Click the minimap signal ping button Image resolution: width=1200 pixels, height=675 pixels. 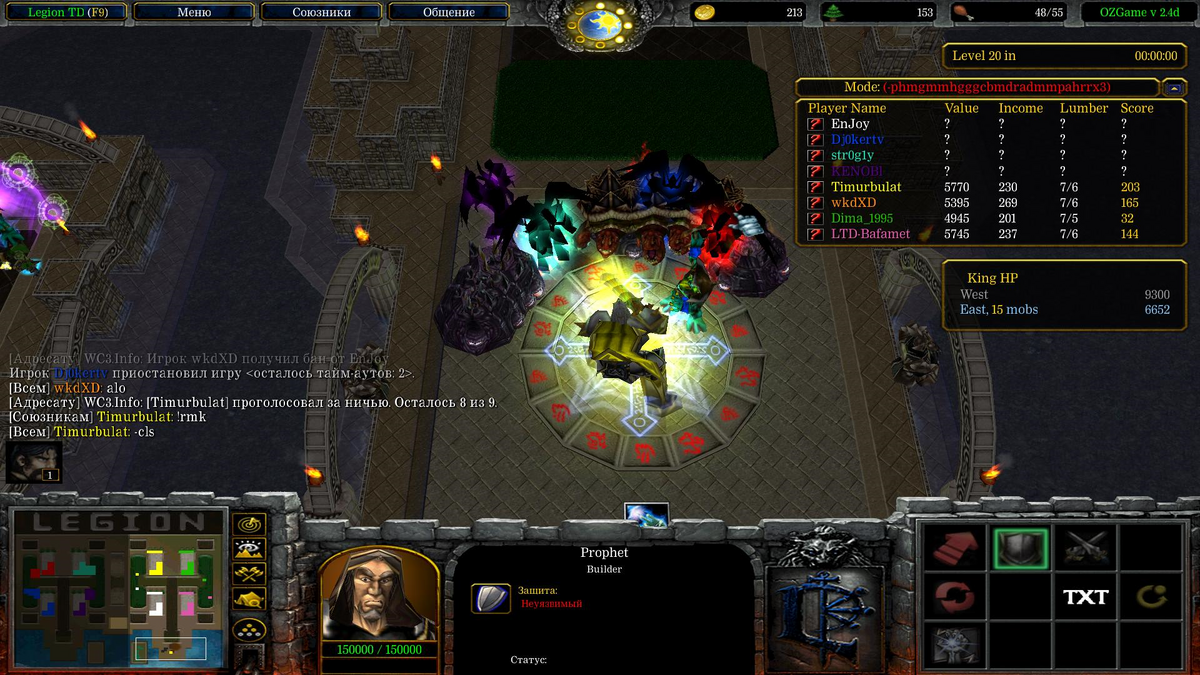(248, 524)
